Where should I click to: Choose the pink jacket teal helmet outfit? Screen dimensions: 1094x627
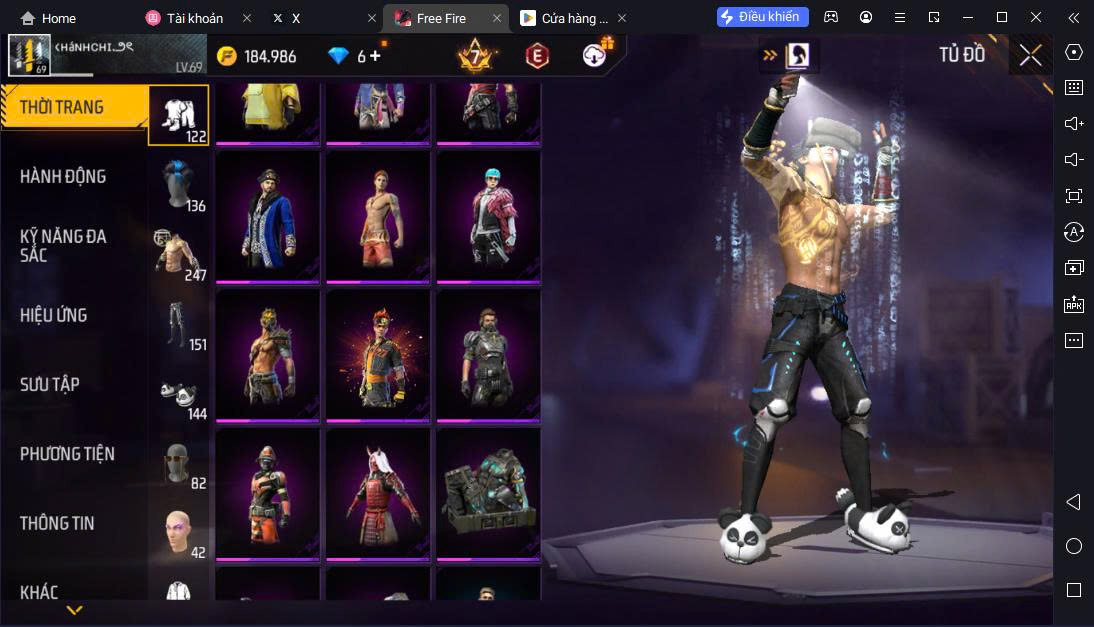tap(487, 215)
